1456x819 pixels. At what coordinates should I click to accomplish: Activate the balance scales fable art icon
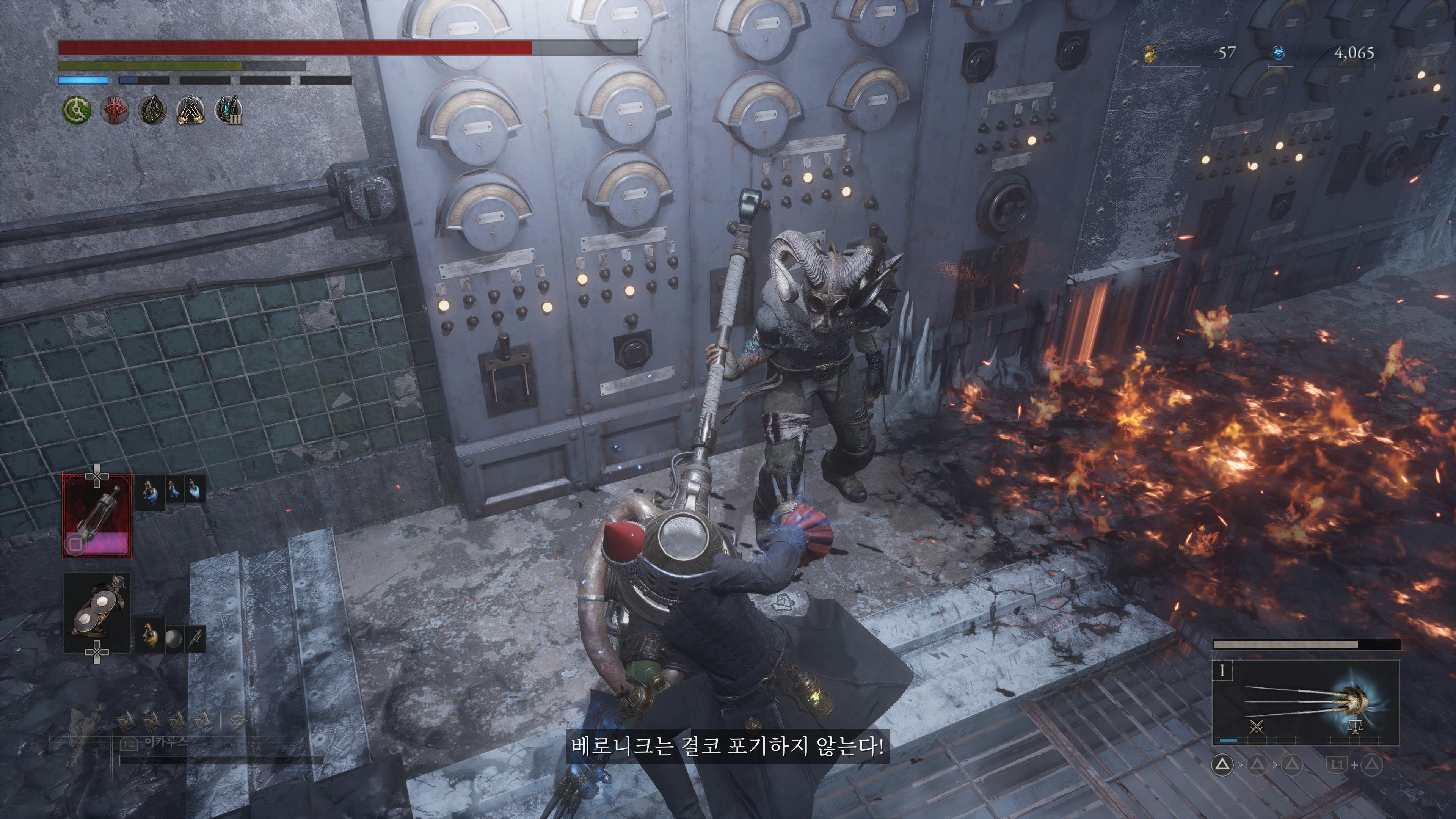tap(1354, 727)
